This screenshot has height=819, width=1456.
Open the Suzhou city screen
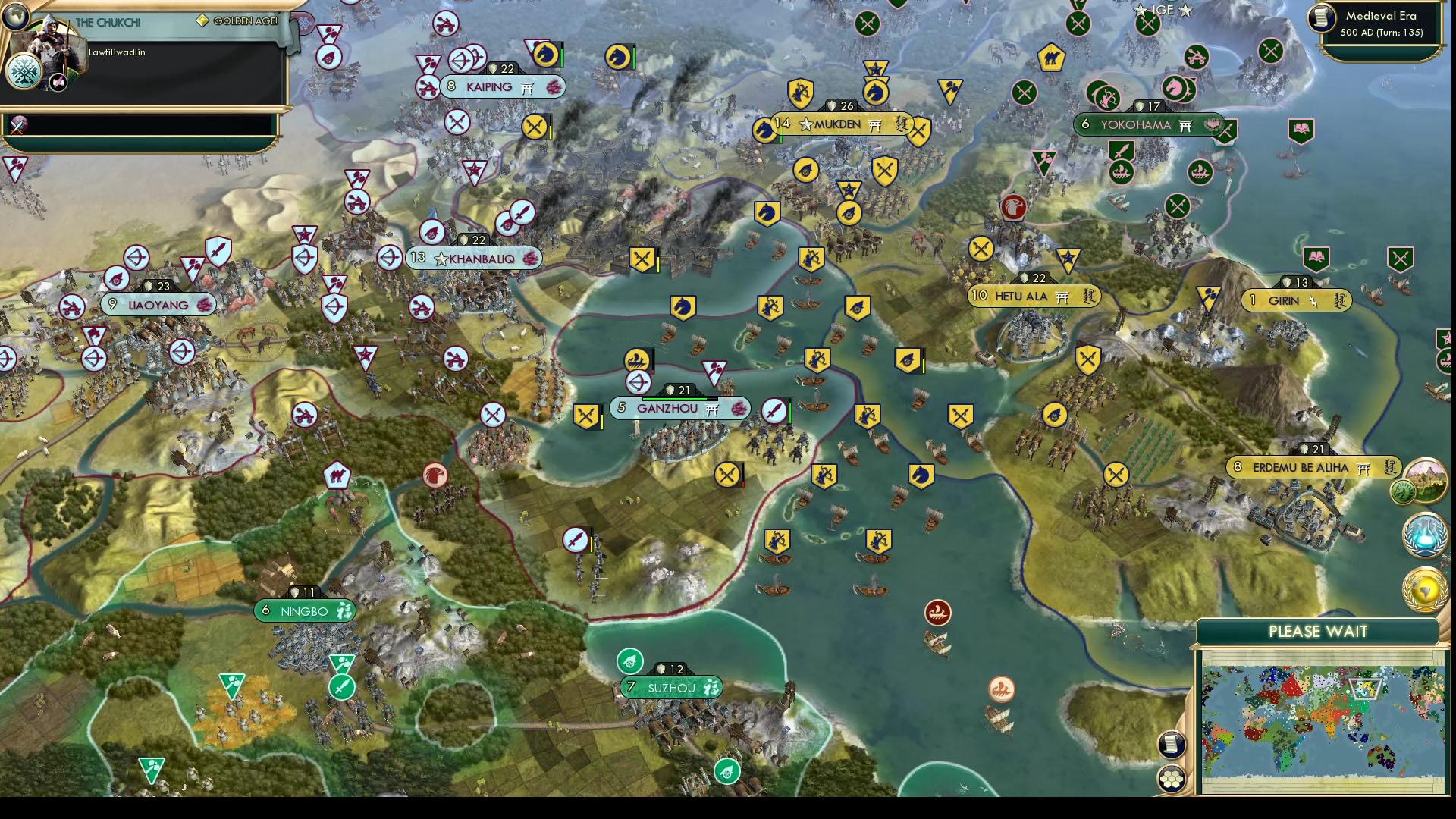point(671,687)
